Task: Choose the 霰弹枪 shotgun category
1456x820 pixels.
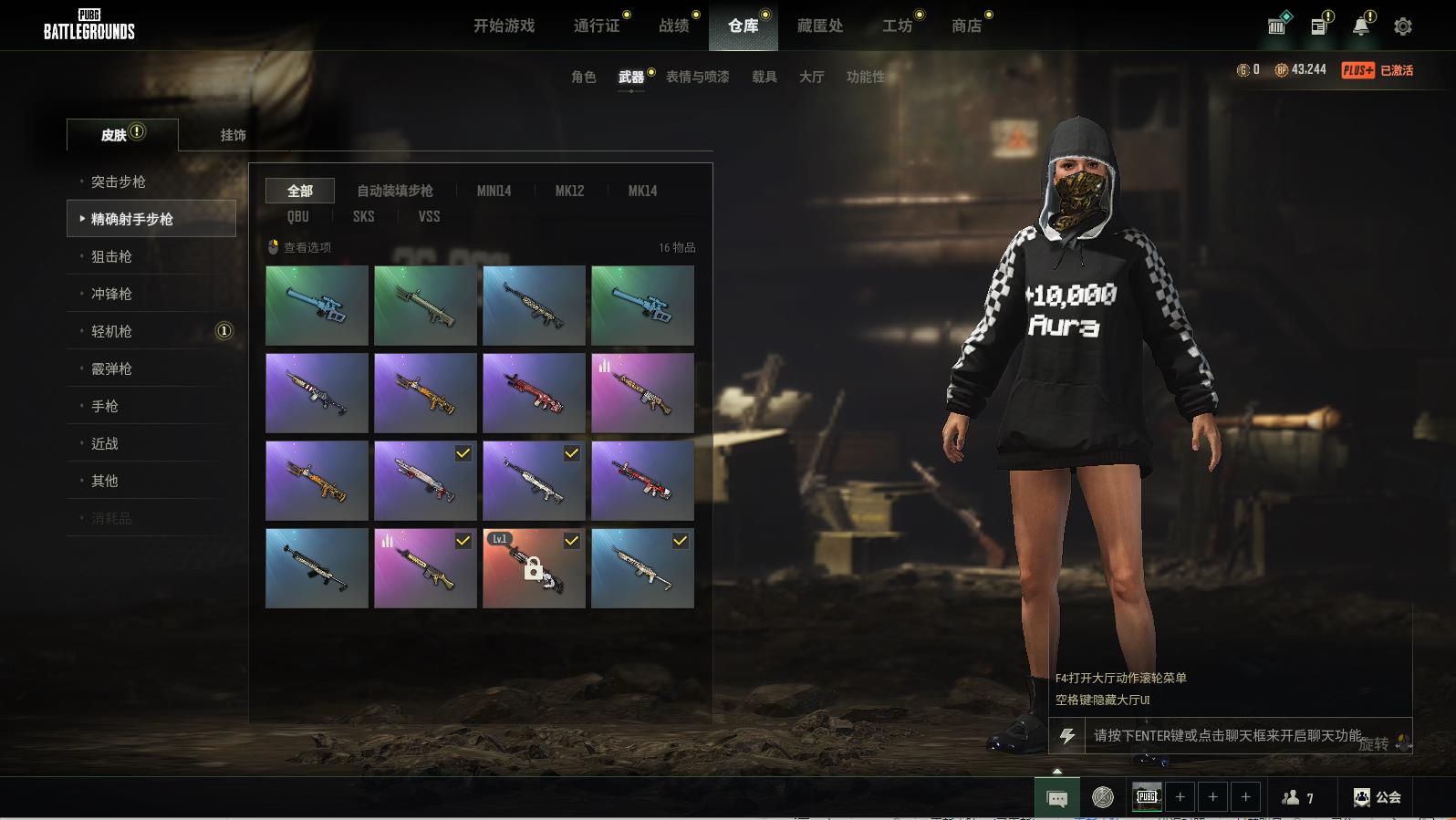Action: (x=111, y=368)
